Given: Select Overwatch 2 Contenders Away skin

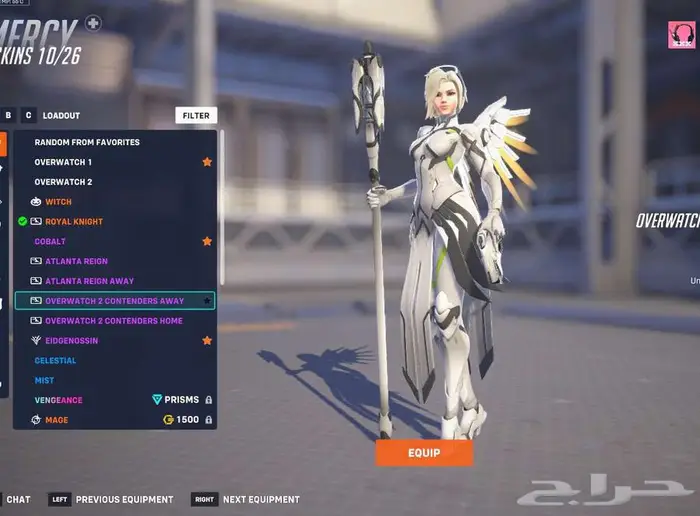Looking at the screenshot, I should 114,301.
